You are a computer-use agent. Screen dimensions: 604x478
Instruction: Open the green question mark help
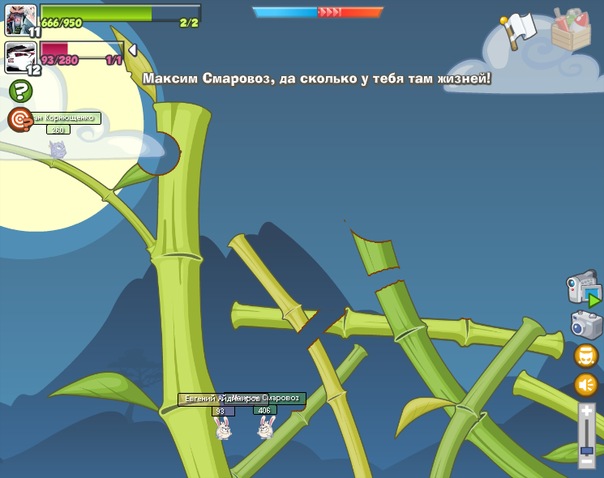[20, 92]
